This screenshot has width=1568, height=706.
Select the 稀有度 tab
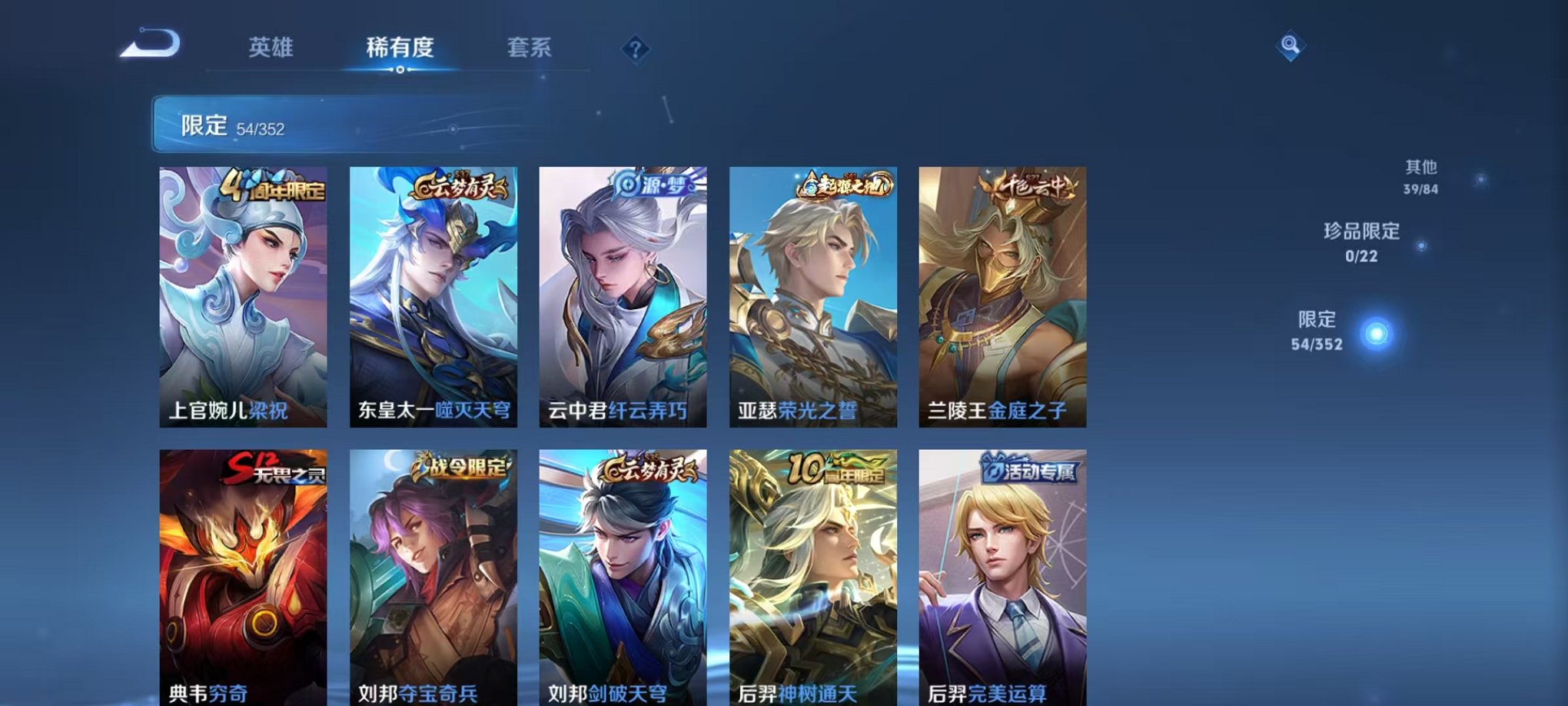click(399, 48)
